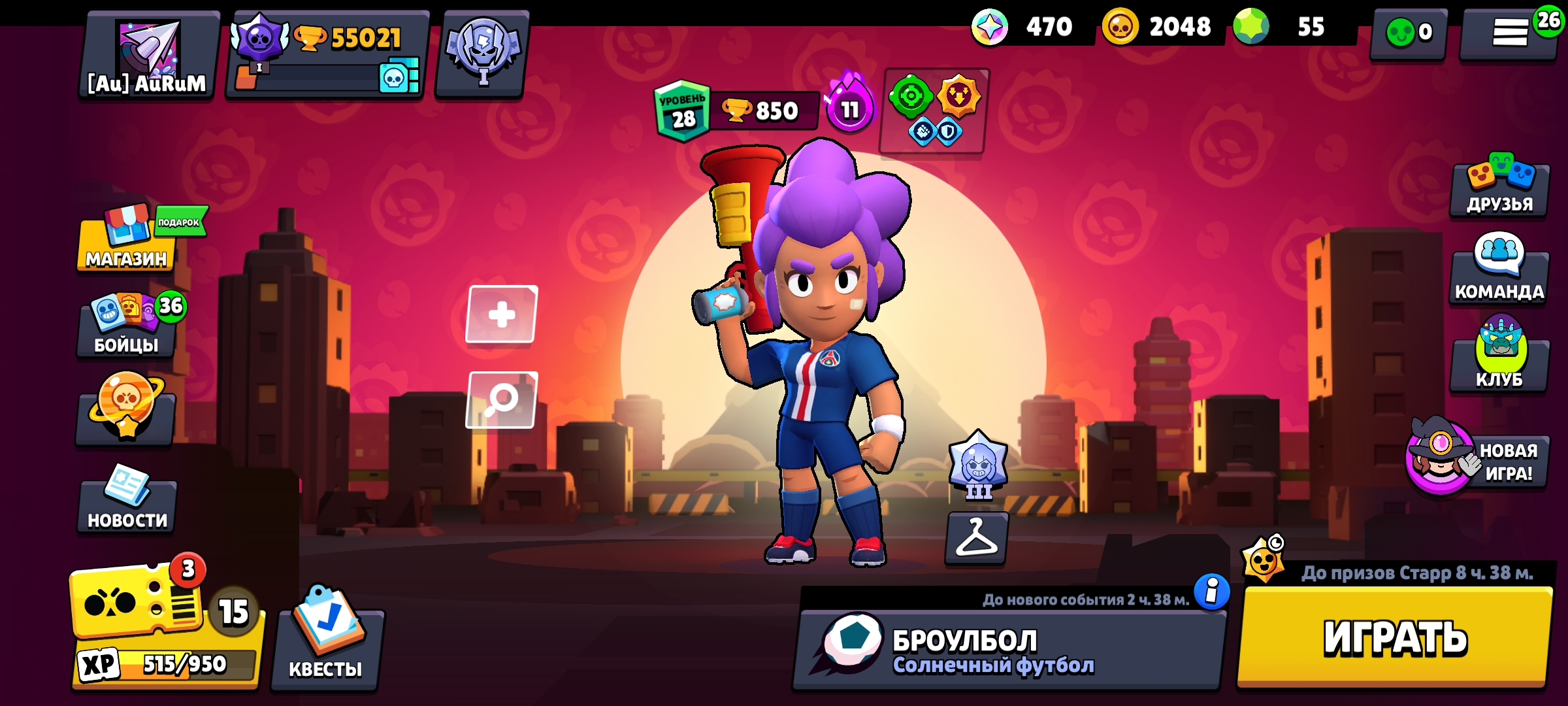The width and height of the screenshot is (1568, 706).
Task: Tap the plus button to invite teammate
Action: [x=501, y=314]
